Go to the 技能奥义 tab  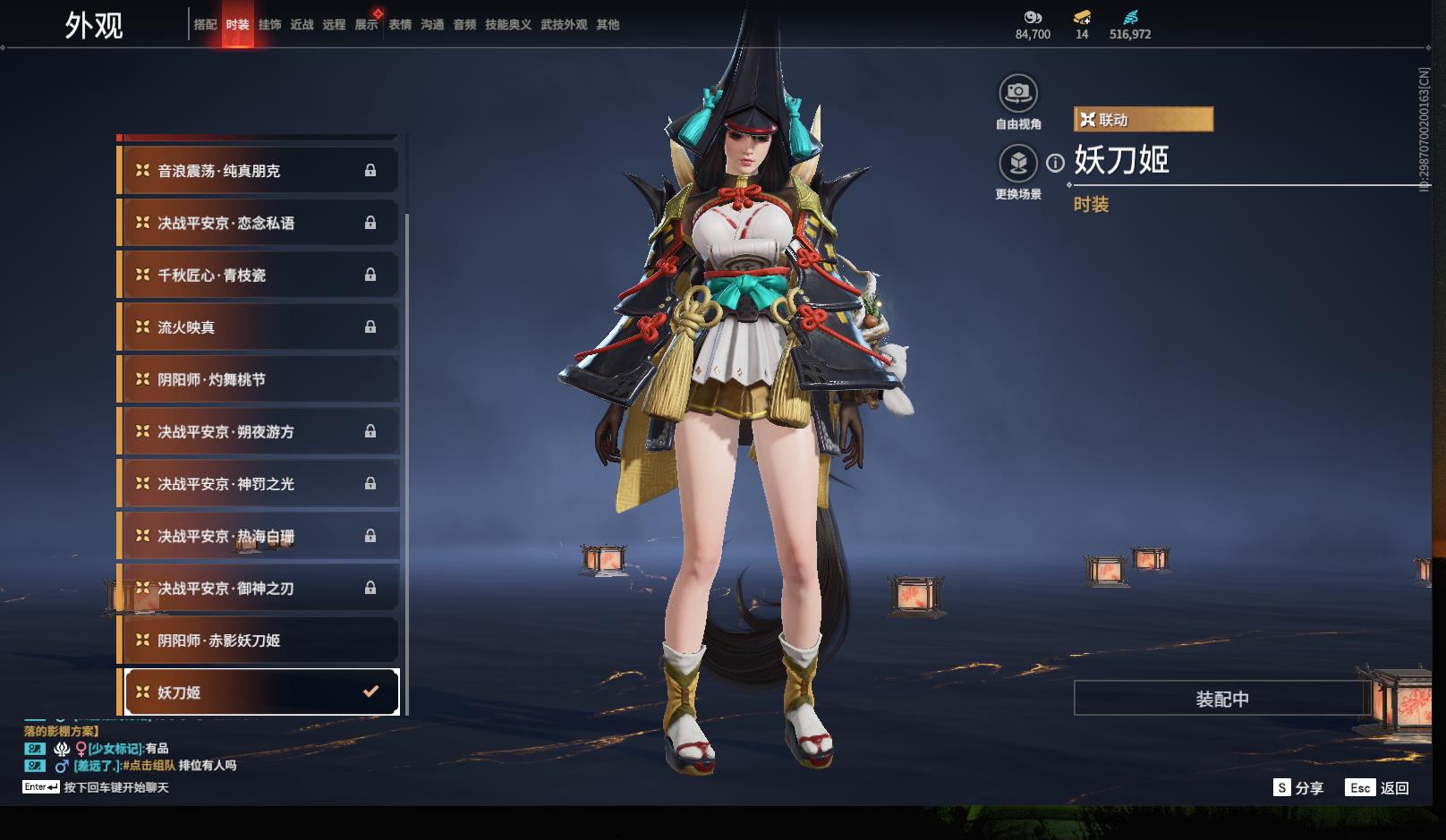point(507,25)
